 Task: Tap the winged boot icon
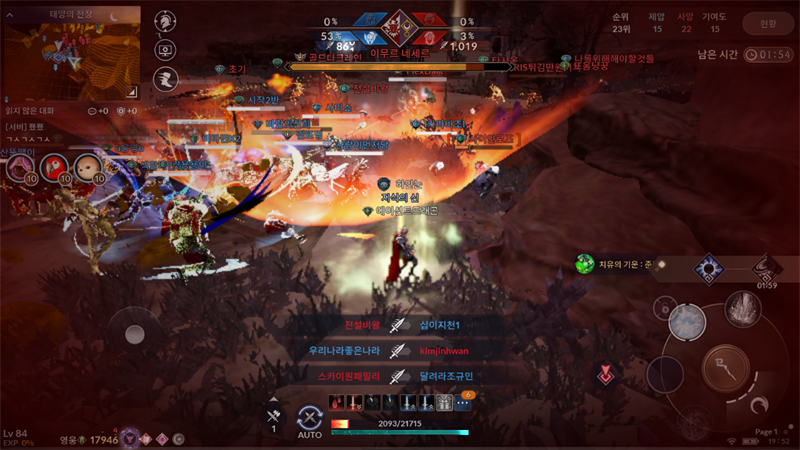tap(163, 78)
